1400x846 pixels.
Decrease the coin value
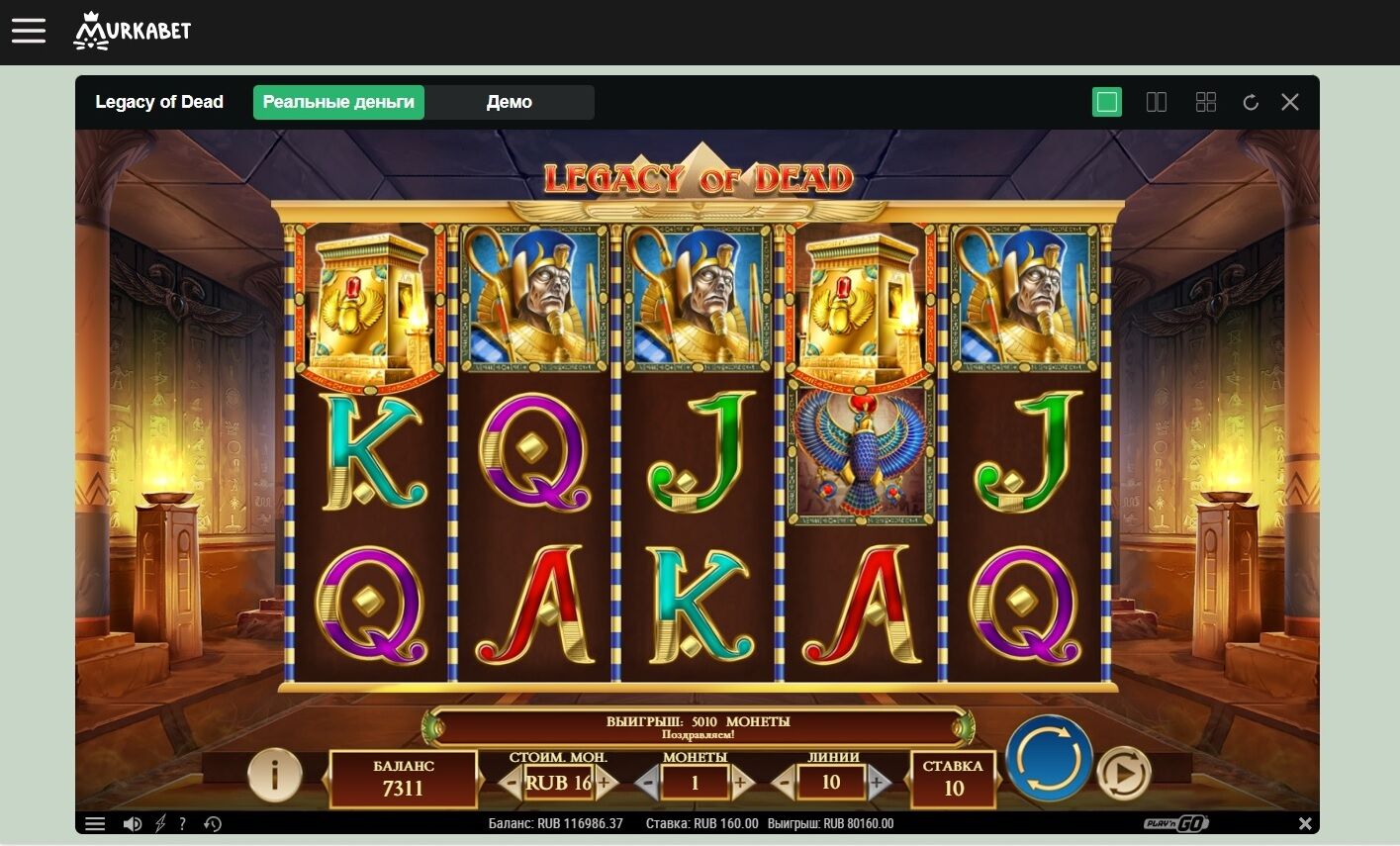[511, 784]
